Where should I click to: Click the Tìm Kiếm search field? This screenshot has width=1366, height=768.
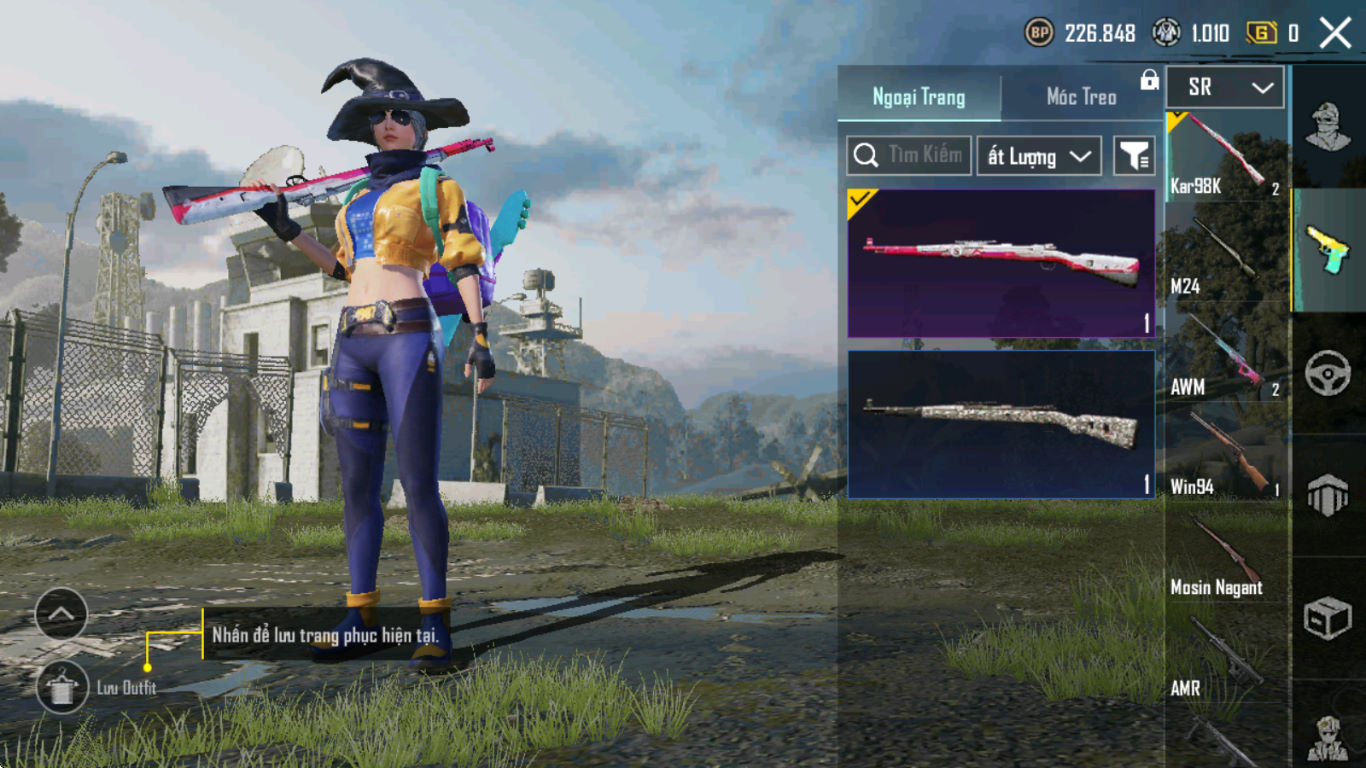click(909, 156)
